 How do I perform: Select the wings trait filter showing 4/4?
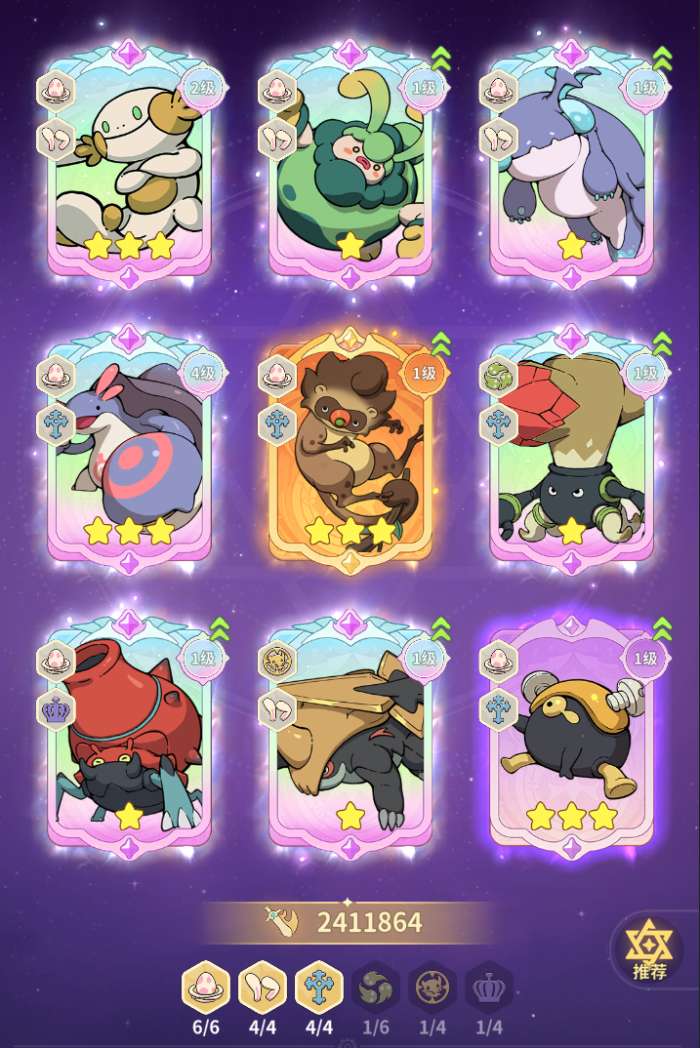coord(262,988)
